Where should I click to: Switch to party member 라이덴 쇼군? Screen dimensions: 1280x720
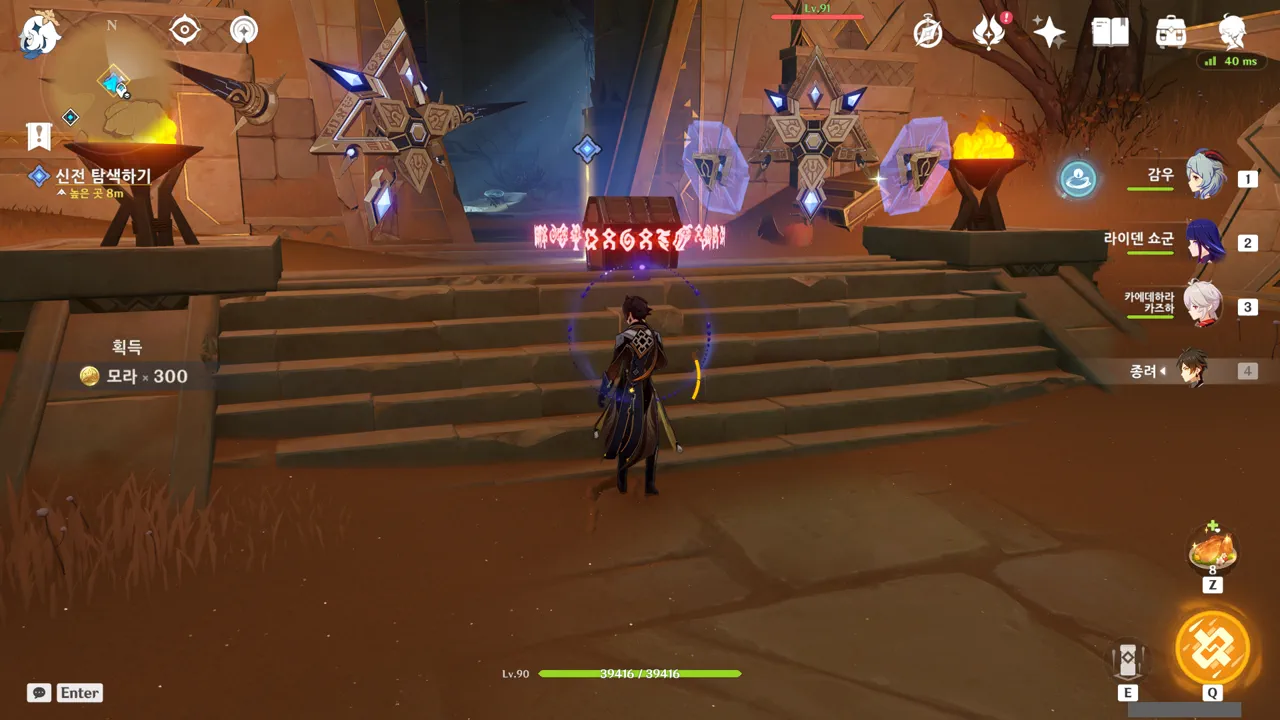[x=1204, y=241]
